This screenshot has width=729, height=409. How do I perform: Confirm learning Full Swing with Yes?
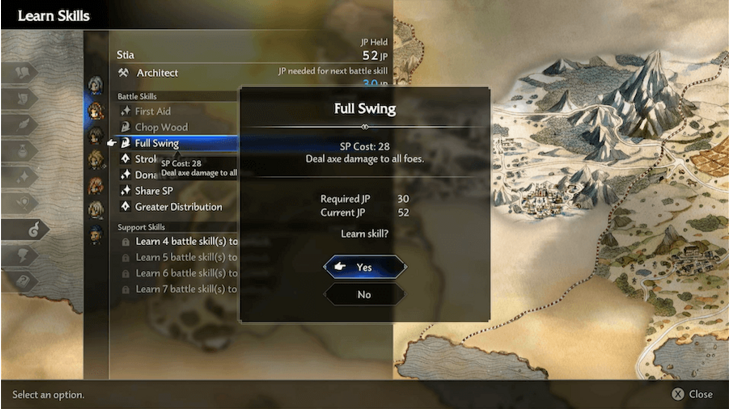(364, 267)
